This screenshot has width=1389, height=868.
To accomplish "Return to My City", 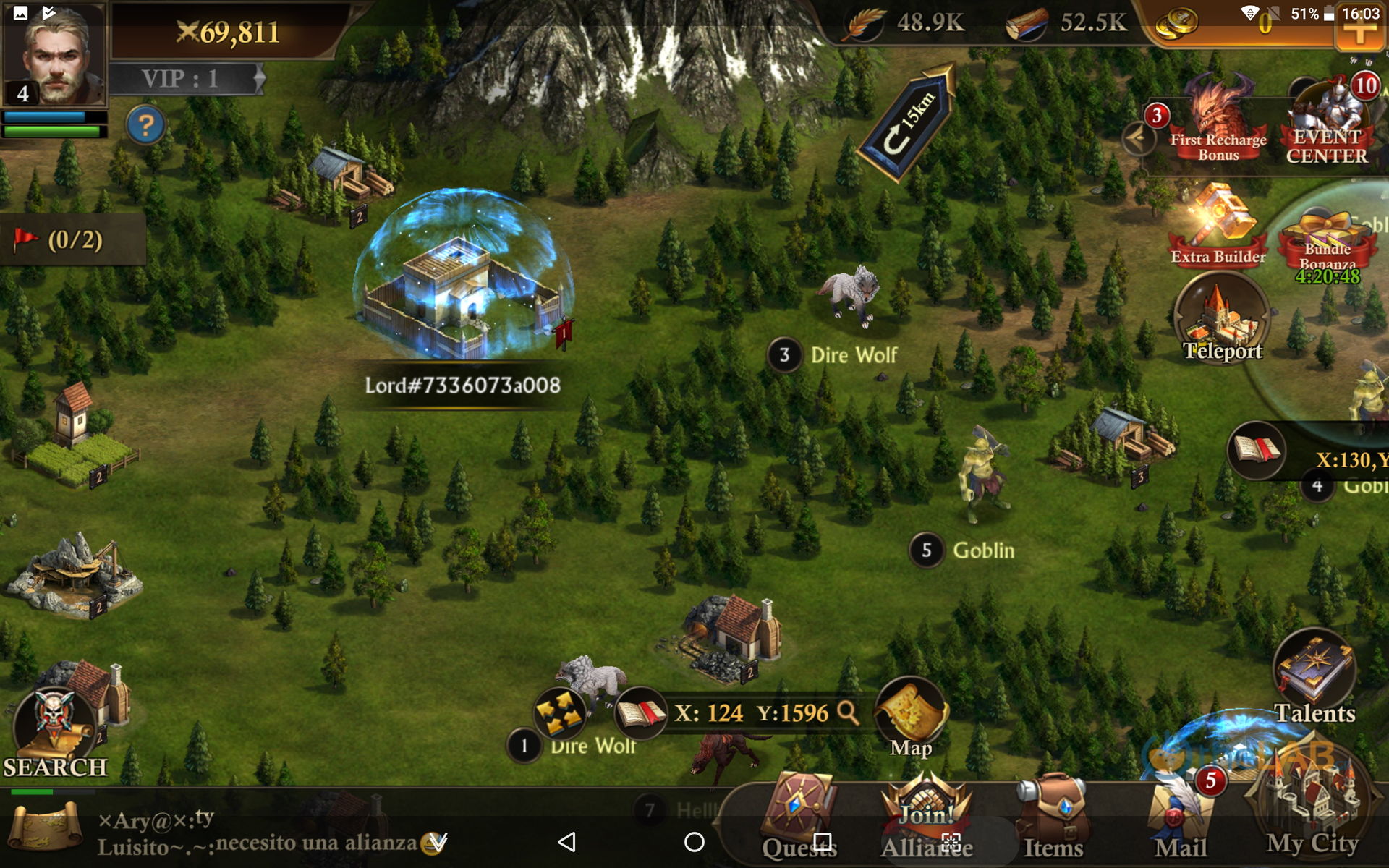I will [1312, 810].
